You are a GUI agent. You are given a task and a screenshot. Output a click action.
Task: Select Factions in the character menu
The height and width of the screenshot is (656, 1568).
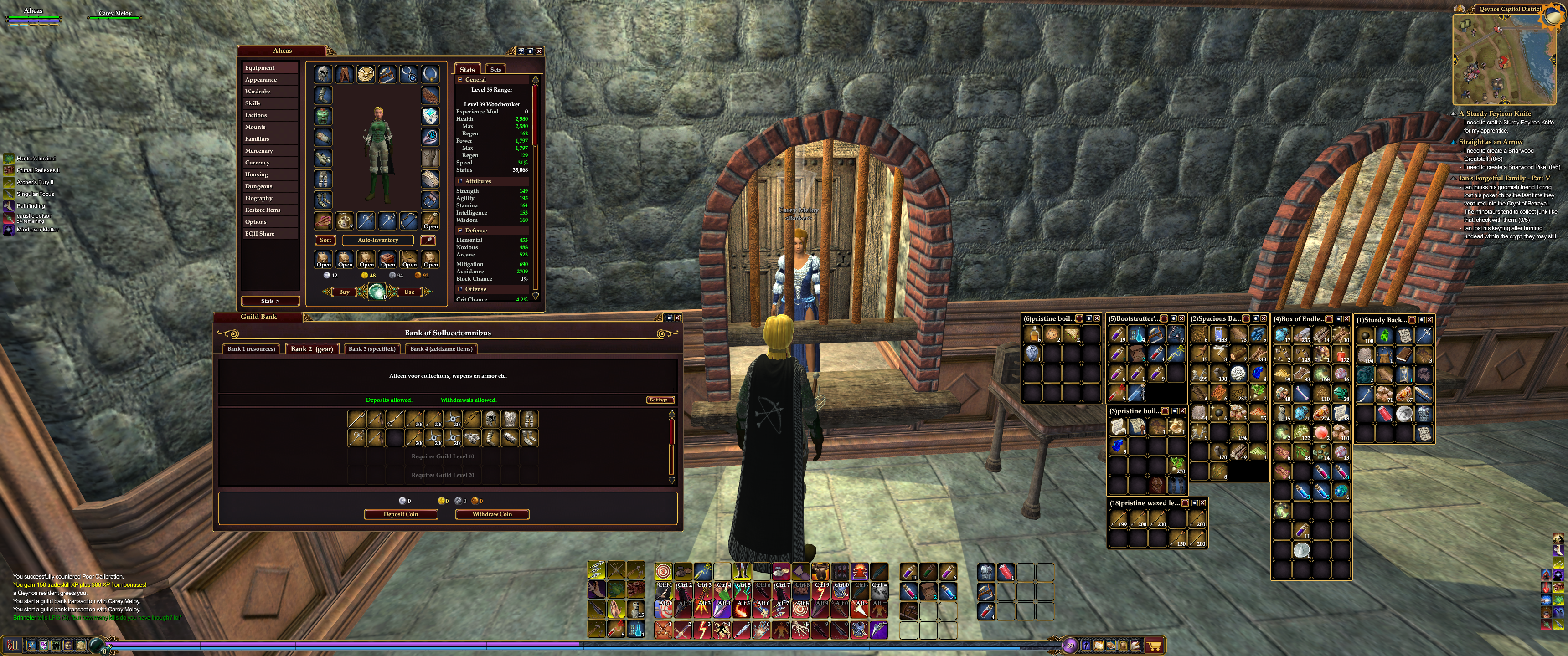click(256, 115)
